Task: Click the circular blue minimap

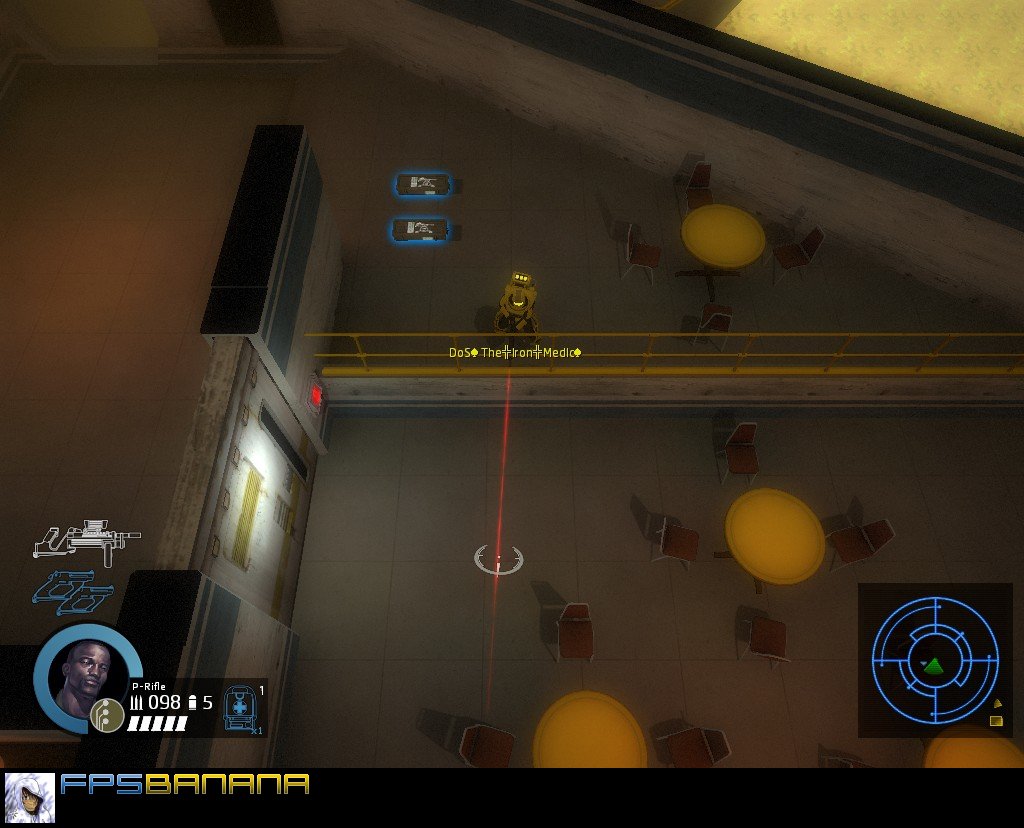Action: tap(934, 660)
